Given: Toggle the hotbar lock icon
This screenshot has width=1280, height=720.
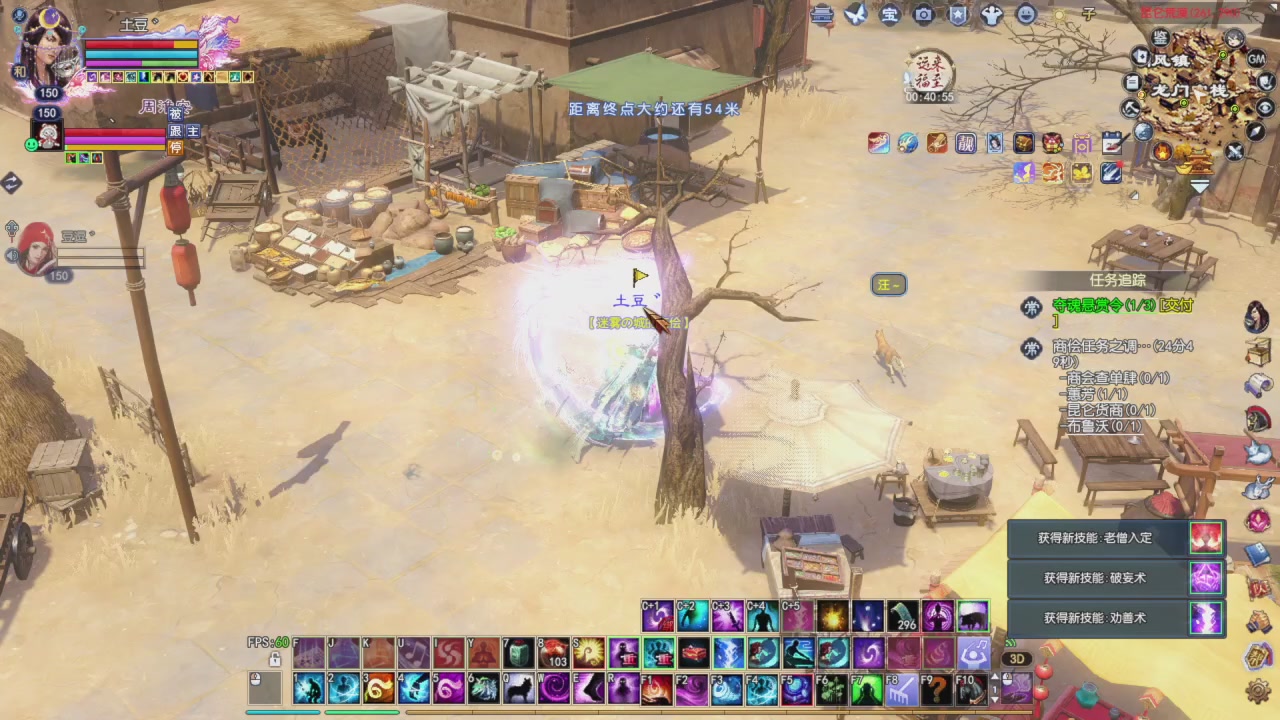Looking at the screenshot, I should point(274,660).
